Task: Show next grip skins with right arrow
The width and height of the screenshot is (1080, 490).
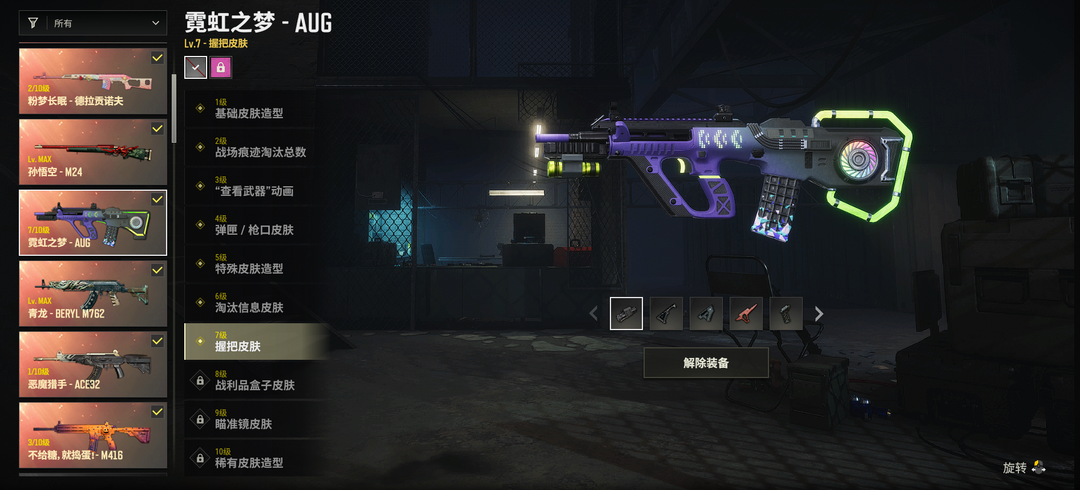Action: [x=819, y=314]
